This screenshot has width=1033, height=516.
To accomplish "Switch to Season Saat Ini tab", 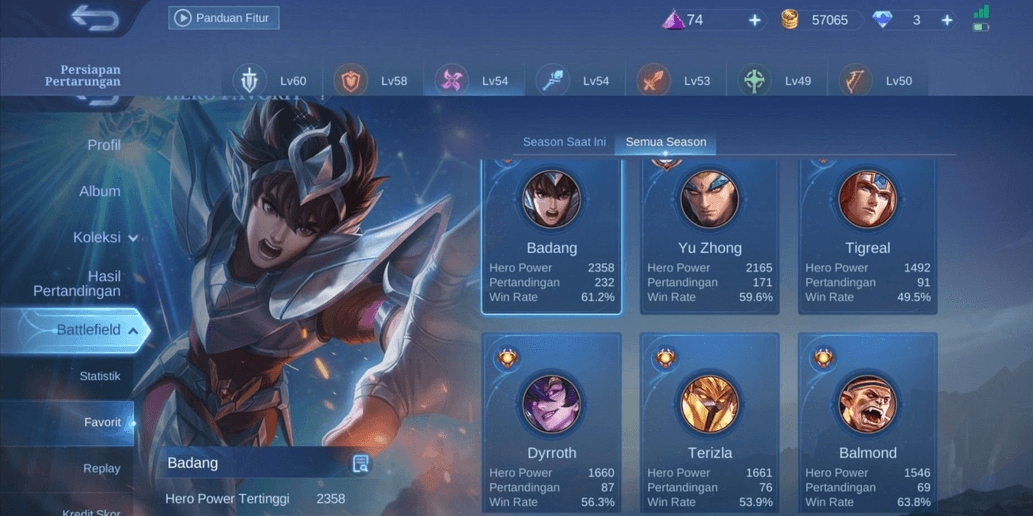I will tap(564, 142).
